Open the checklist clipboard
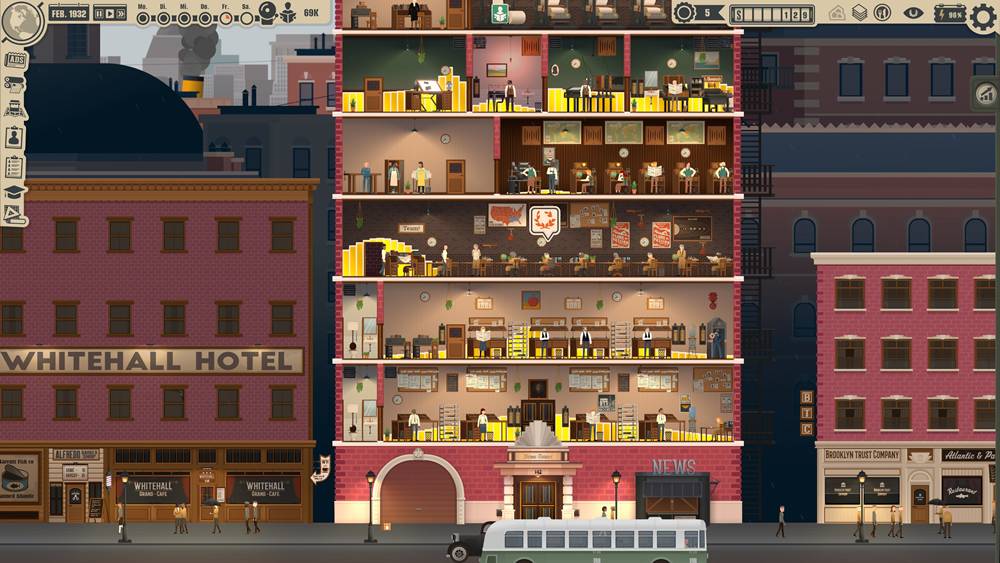The height and width of the screenshot is (563, 1000). click(x=15, y=165)
